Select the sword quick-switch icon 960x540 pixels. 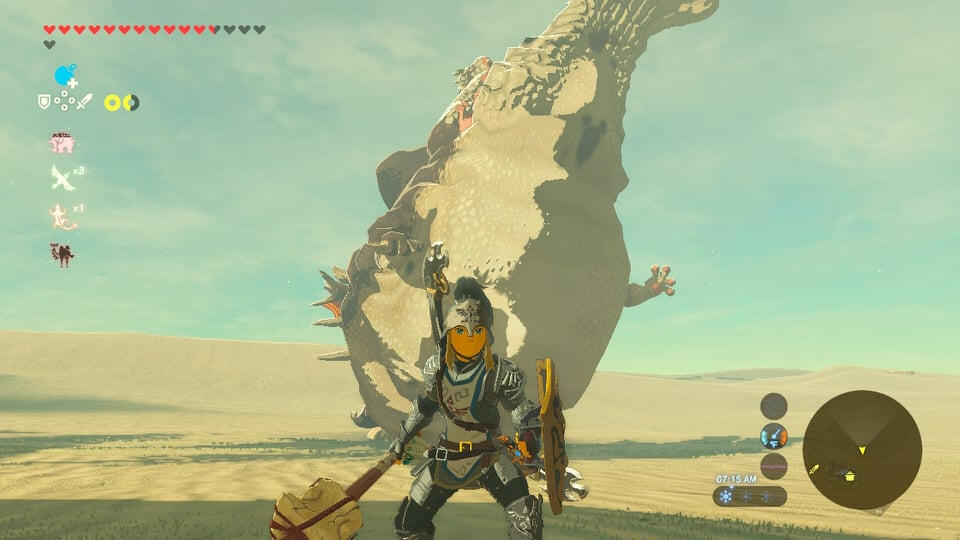click(x=84, y=101)
